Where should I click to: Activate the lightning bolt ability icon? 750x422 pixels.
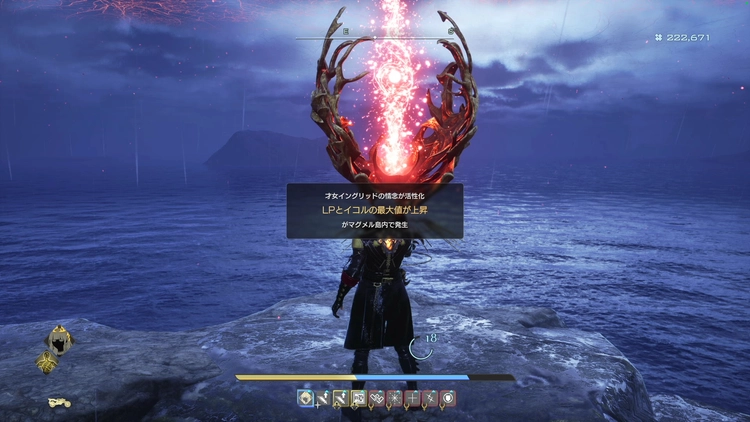pyautogui.click(x=429, y=398)
